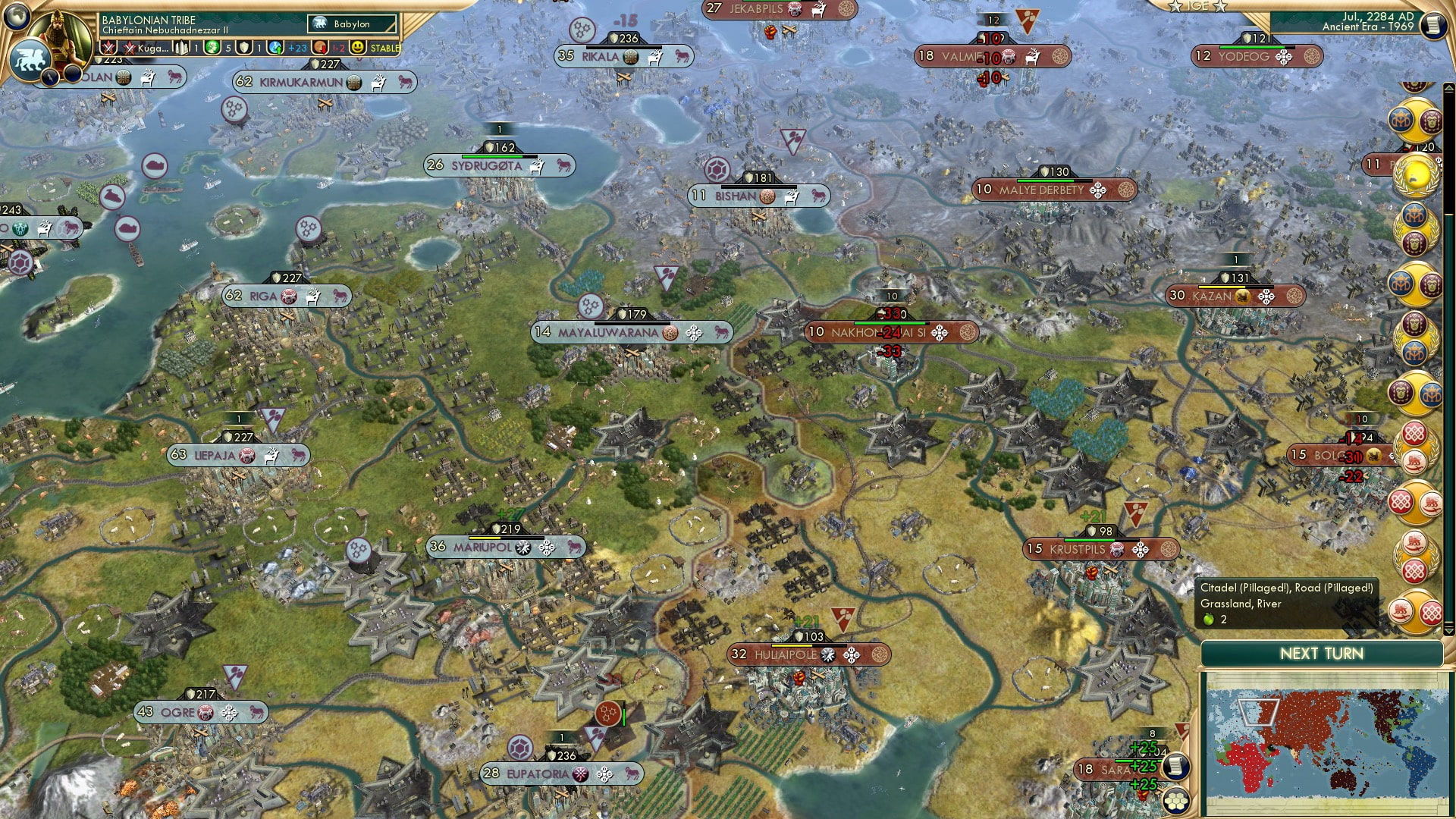Open the IGE editor menu label
The width and height of the screenshot is (1456, 819).
click(x=1197, y=5)
